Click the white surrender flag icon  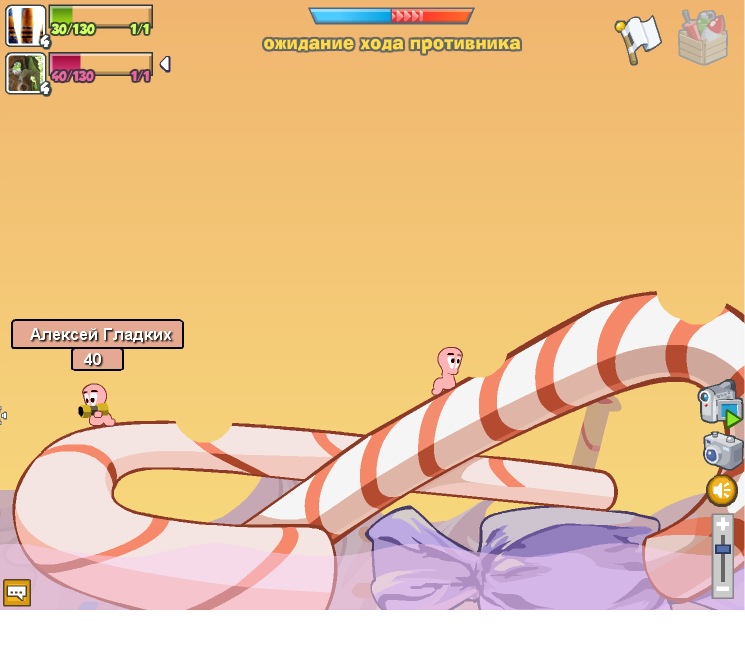tap(638, 39)
